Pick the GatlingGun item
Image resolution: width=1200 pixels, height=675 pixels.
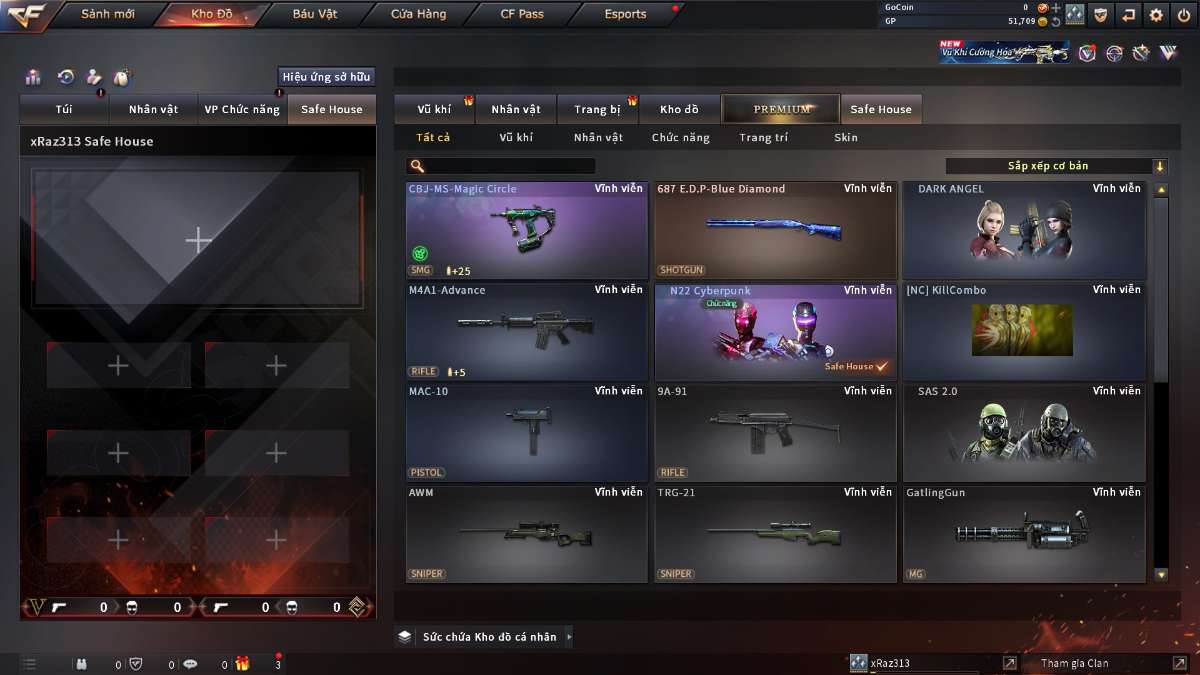pyautogui.click(x=1024, y=533)
